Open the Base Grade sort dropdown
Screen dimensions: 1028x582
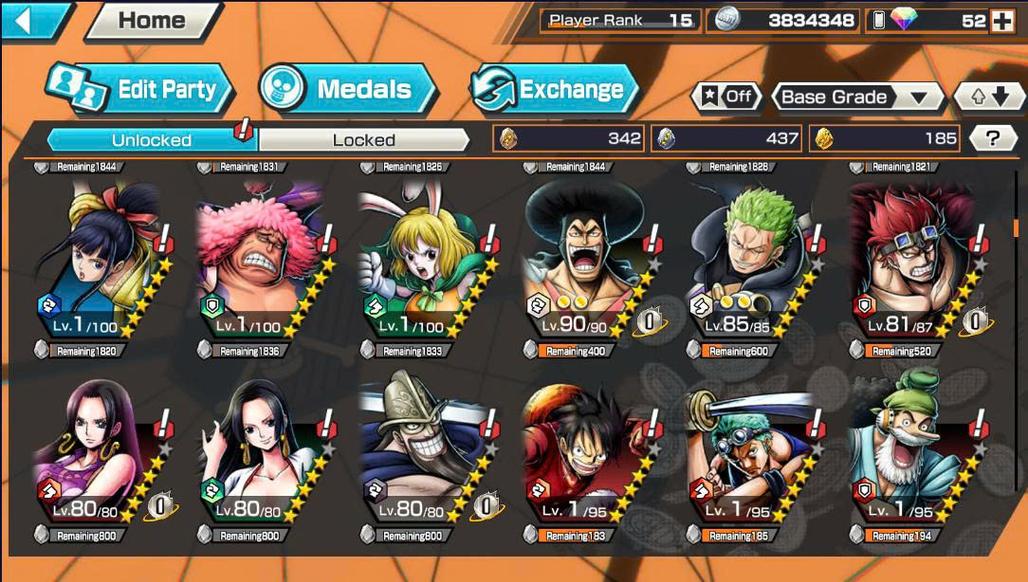click(x=858, y=97)
